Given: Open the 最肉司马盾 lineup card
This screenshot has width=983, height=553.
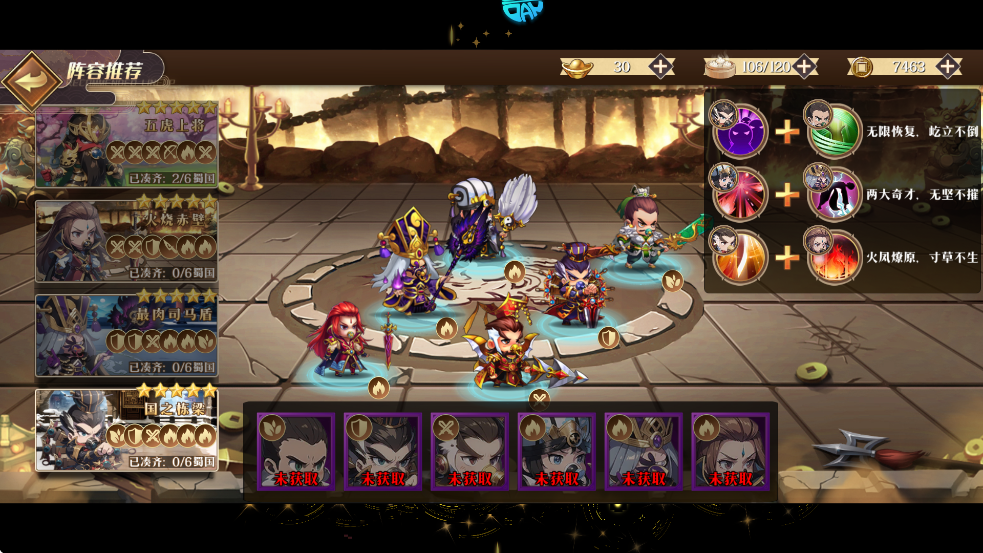Looking at the screenshot, I should [x=126, y=335].
